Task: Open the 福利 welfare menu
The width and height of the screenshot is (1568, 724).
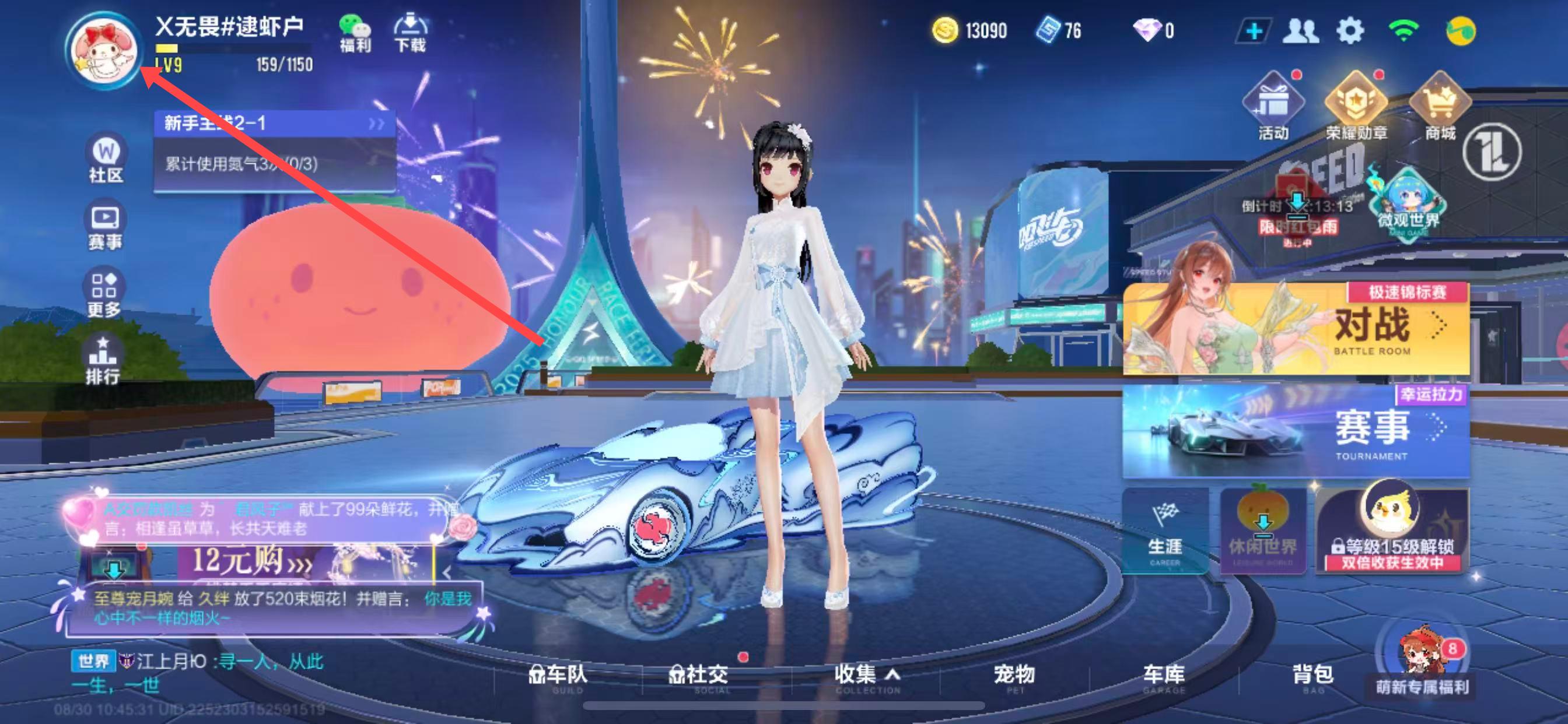Action: (355, 33)
